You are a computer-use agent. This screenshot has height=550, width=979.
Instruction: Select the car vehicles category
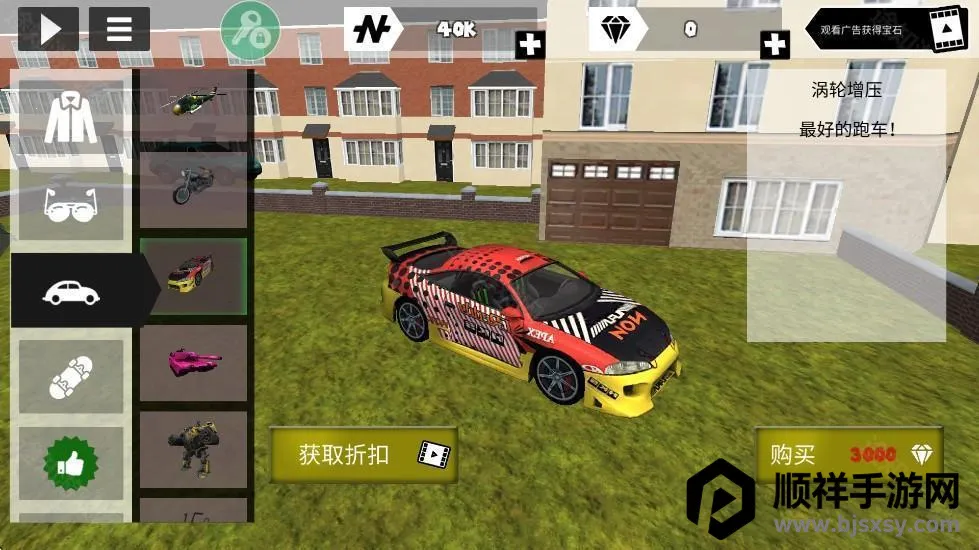click(x=70, y=290)
